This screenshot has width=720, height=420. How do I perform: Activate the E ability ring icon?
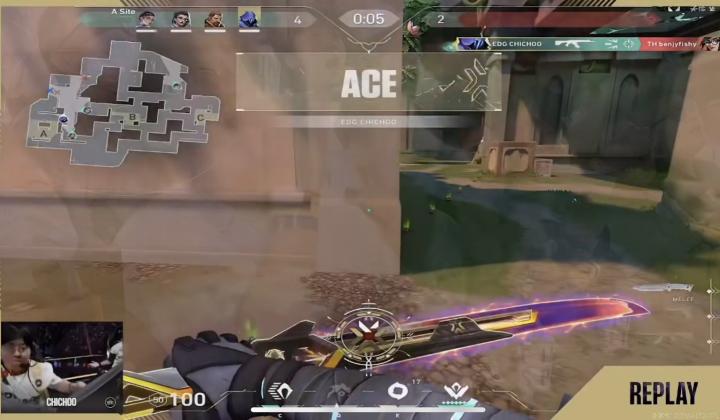[396, 391]
